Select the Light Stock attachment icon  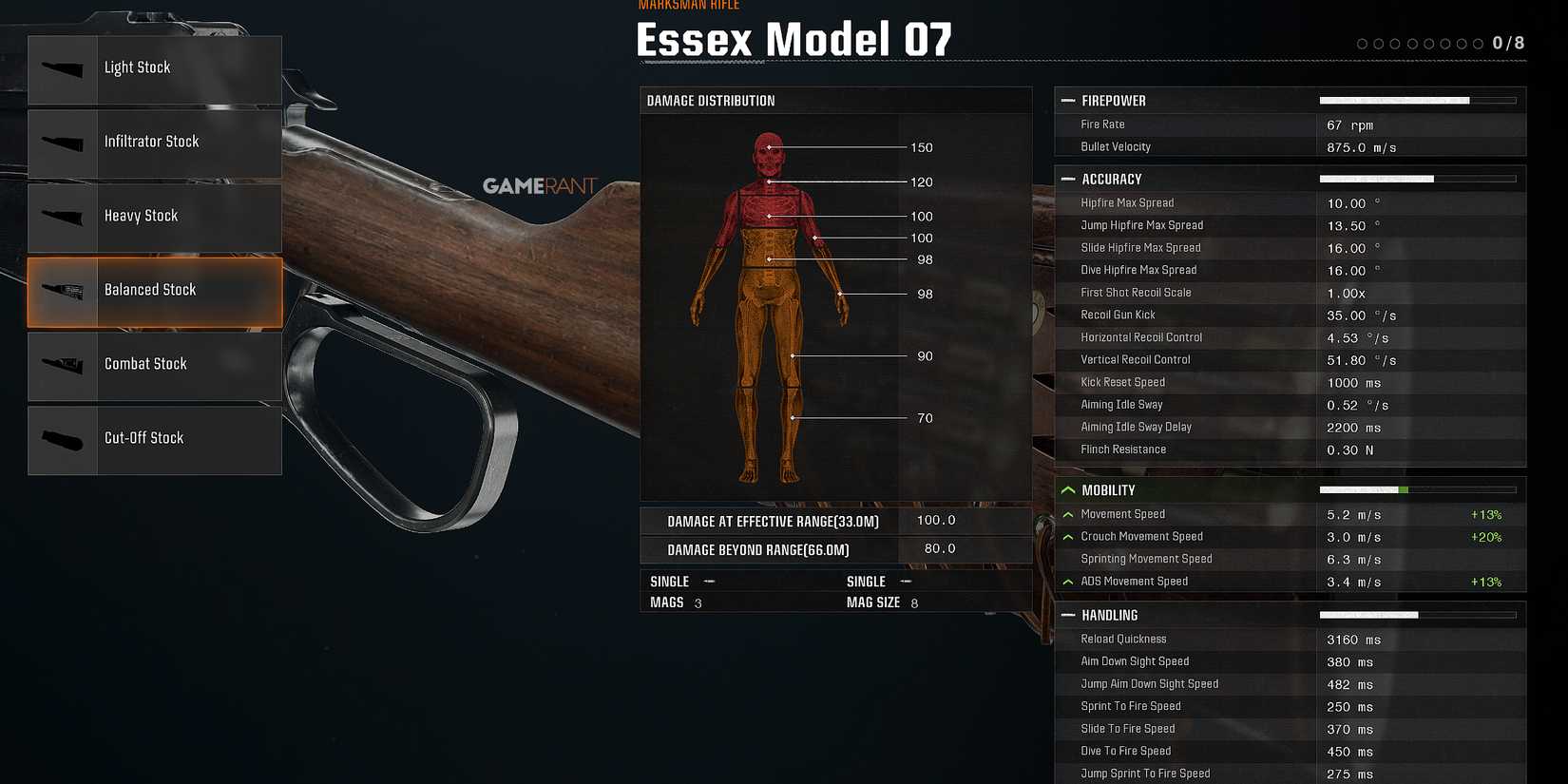(x=62, y=68)
